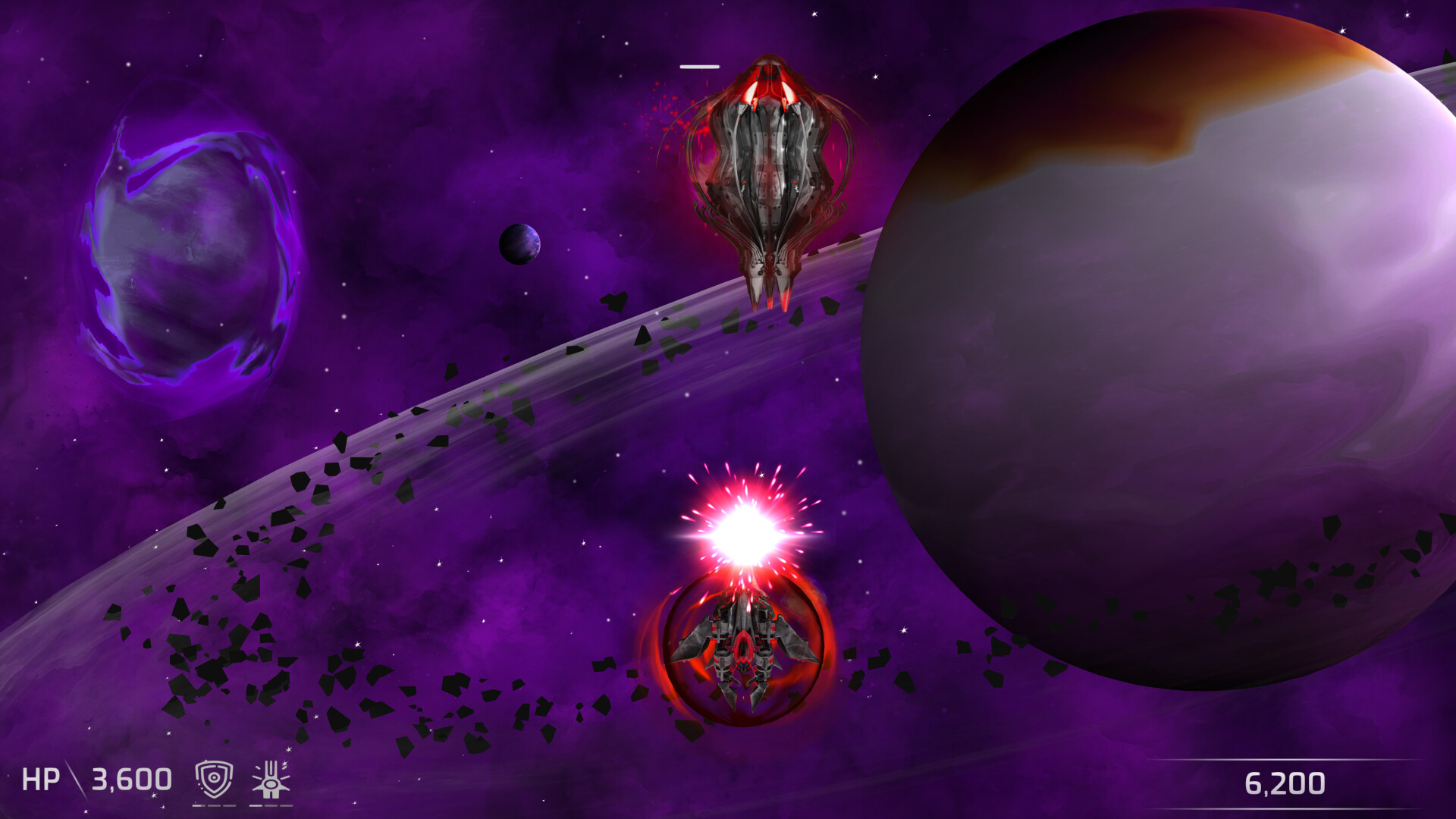
Task: Expand the shield ability charge tray
Action: click(x=214, y=806)
